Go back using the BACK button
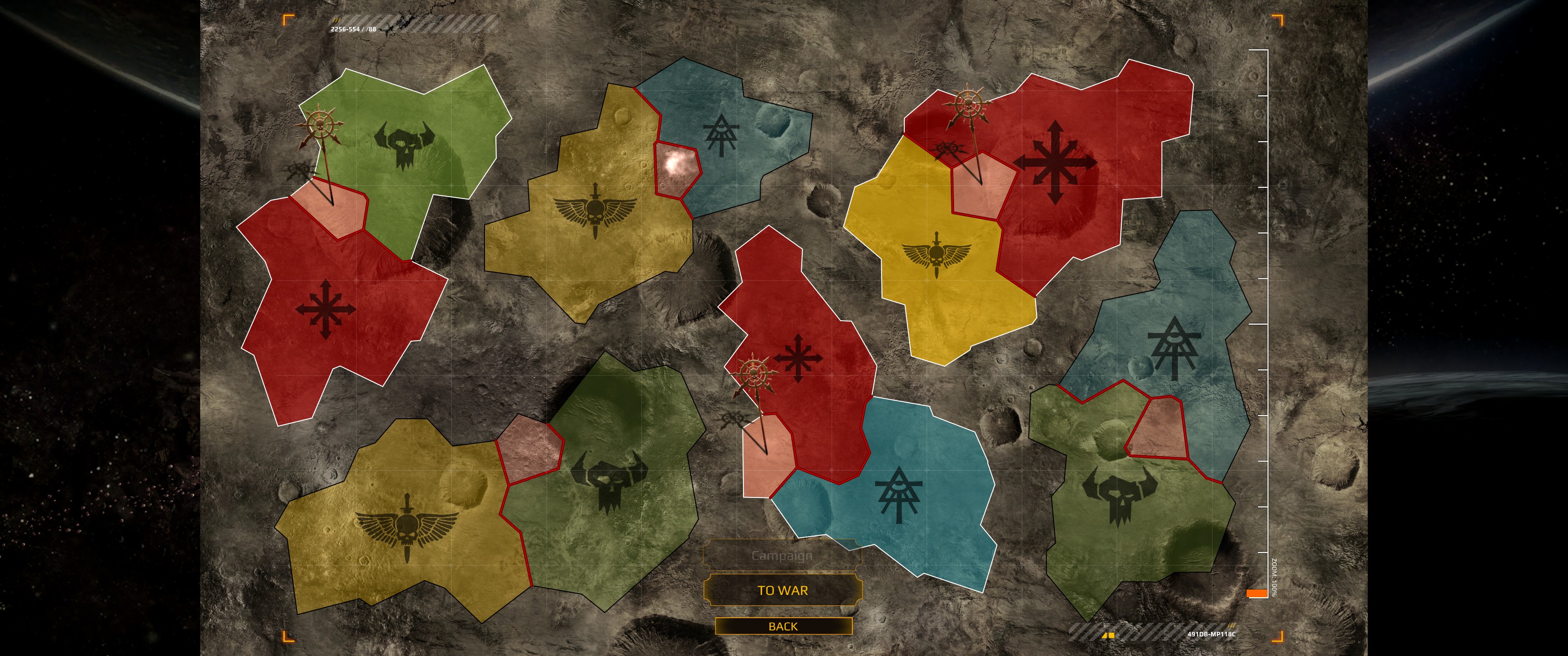1568x656 pixels. pos(783,626)
